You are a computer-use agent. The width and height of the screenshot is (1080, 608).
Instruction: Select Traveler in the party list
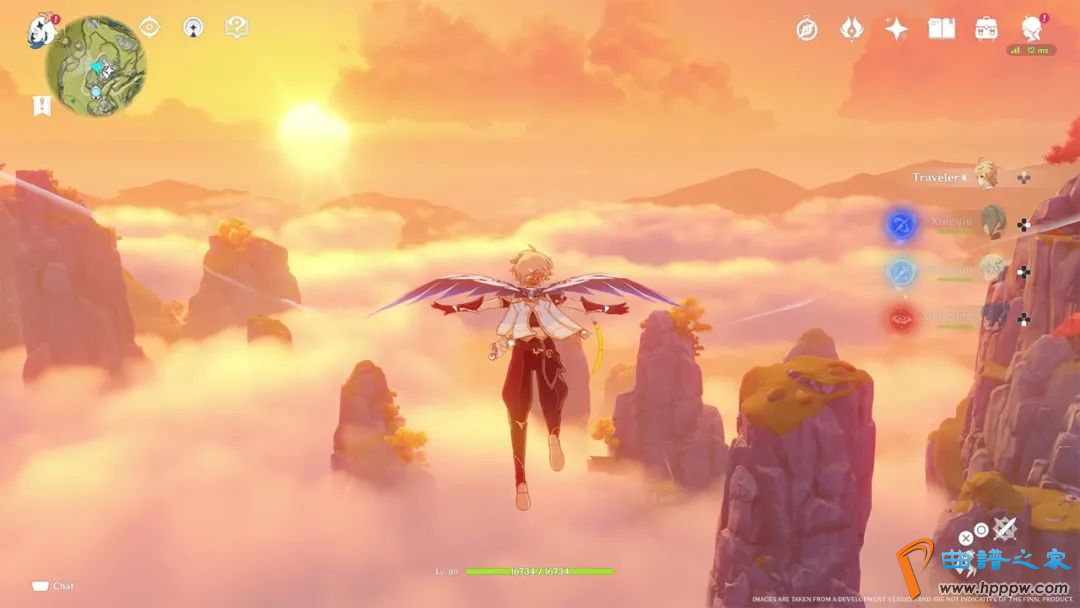coord(986,175)
